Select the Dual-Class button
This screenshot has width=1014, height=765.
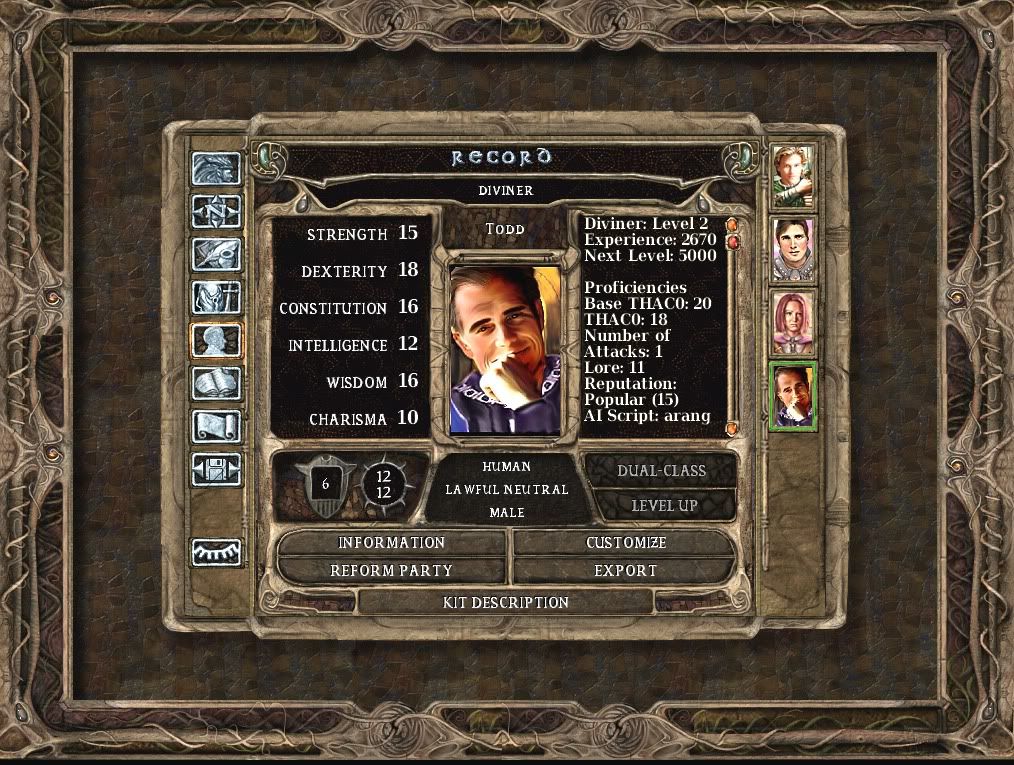click(x=661, y=470)
